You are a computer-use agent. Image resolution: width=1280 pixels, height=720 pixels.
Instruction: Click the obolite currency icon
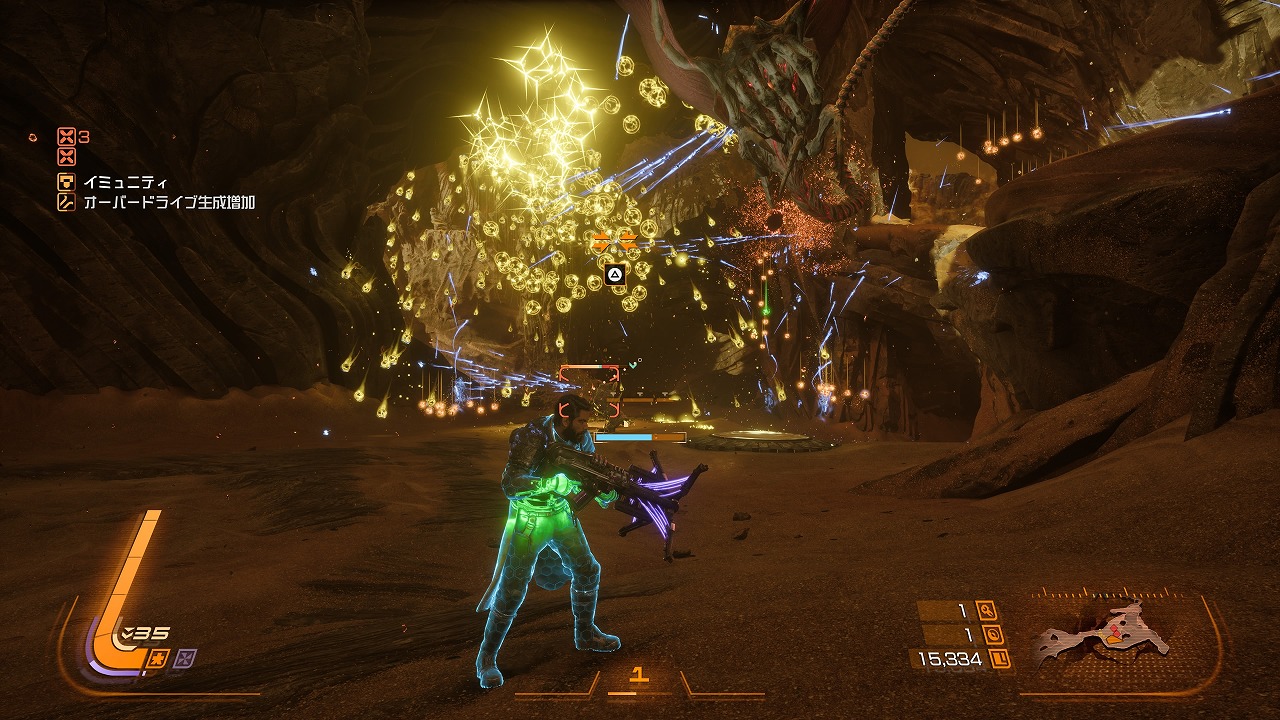coord(999,659)
